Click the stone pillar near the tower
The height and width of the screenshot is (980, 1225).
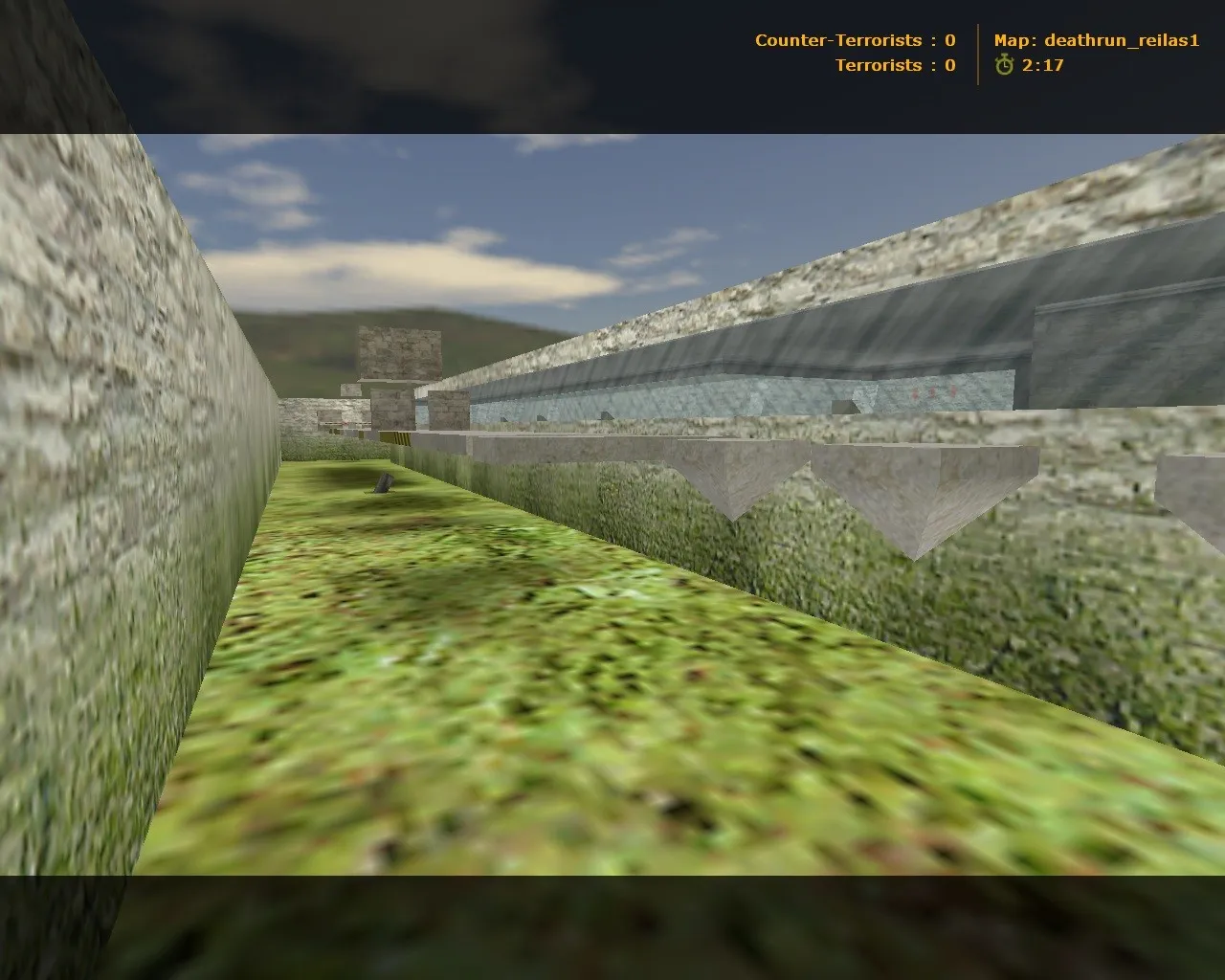coord(448,412)
